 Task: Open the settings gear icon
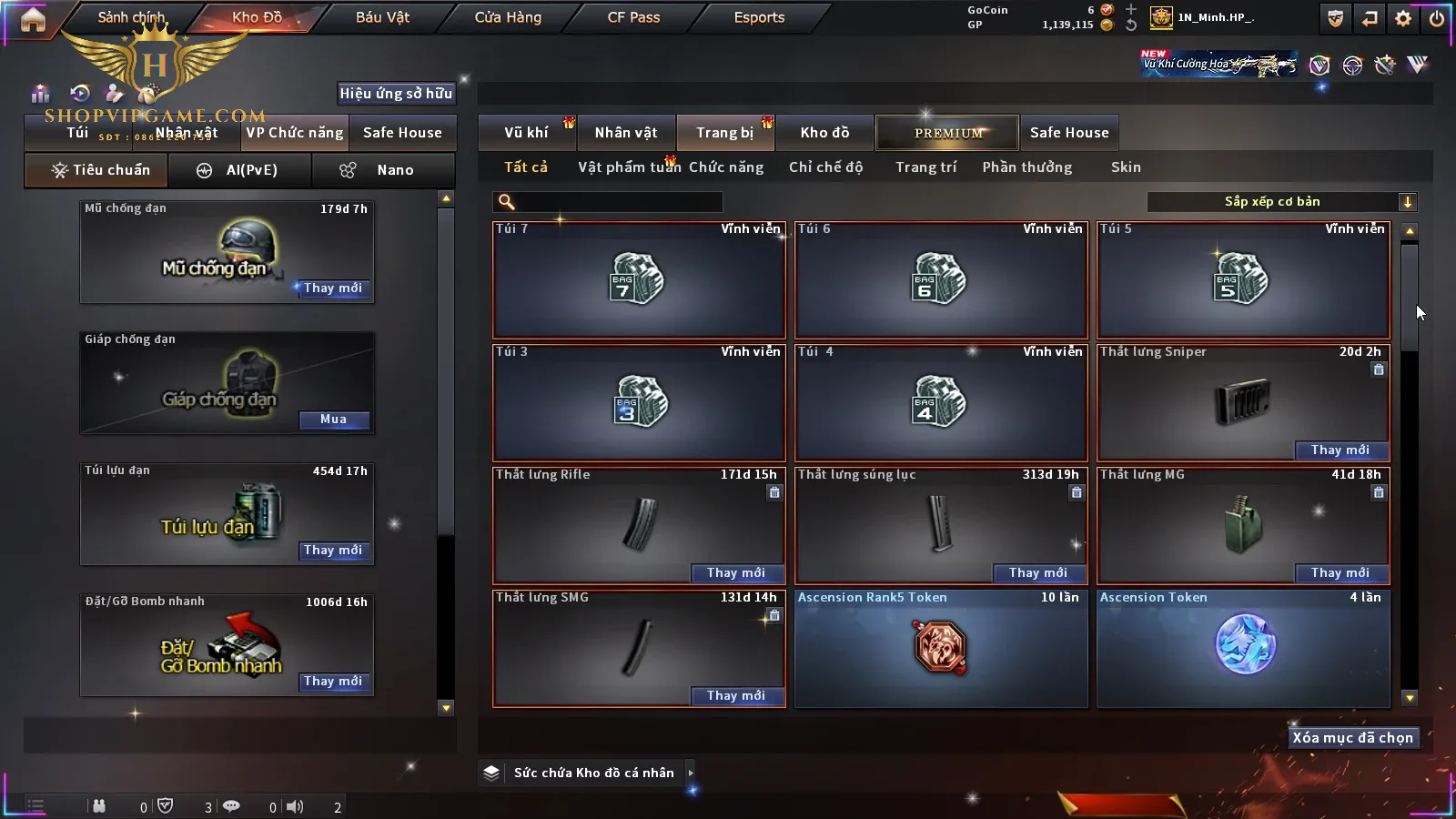point(1403,18)
